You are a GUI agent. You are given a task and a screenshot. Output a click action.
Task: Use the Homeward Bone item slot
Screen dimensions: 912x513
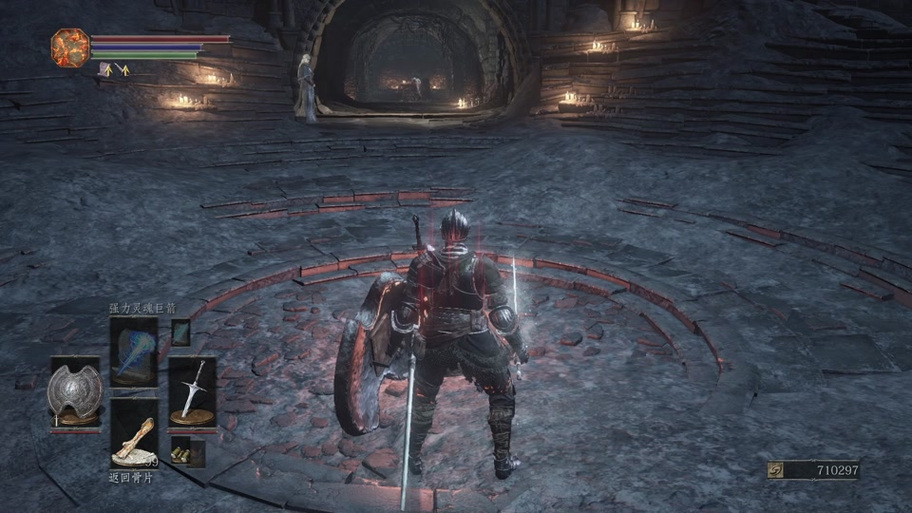click(133, 435)
